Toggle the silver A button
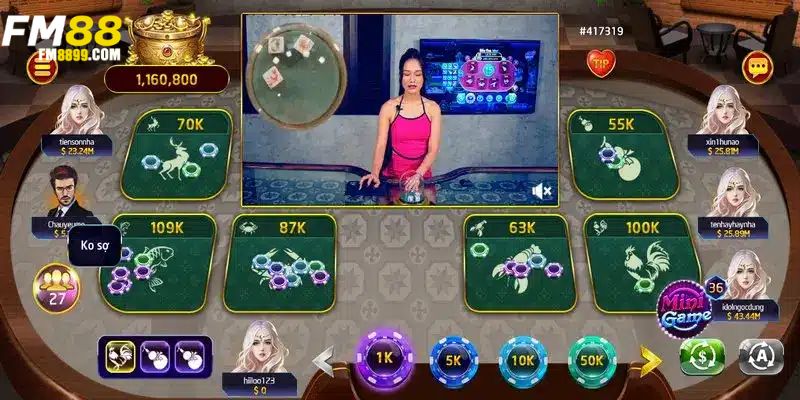Image resolution: width=800 pixels, height=400 pixels. [x=759, y=356]
